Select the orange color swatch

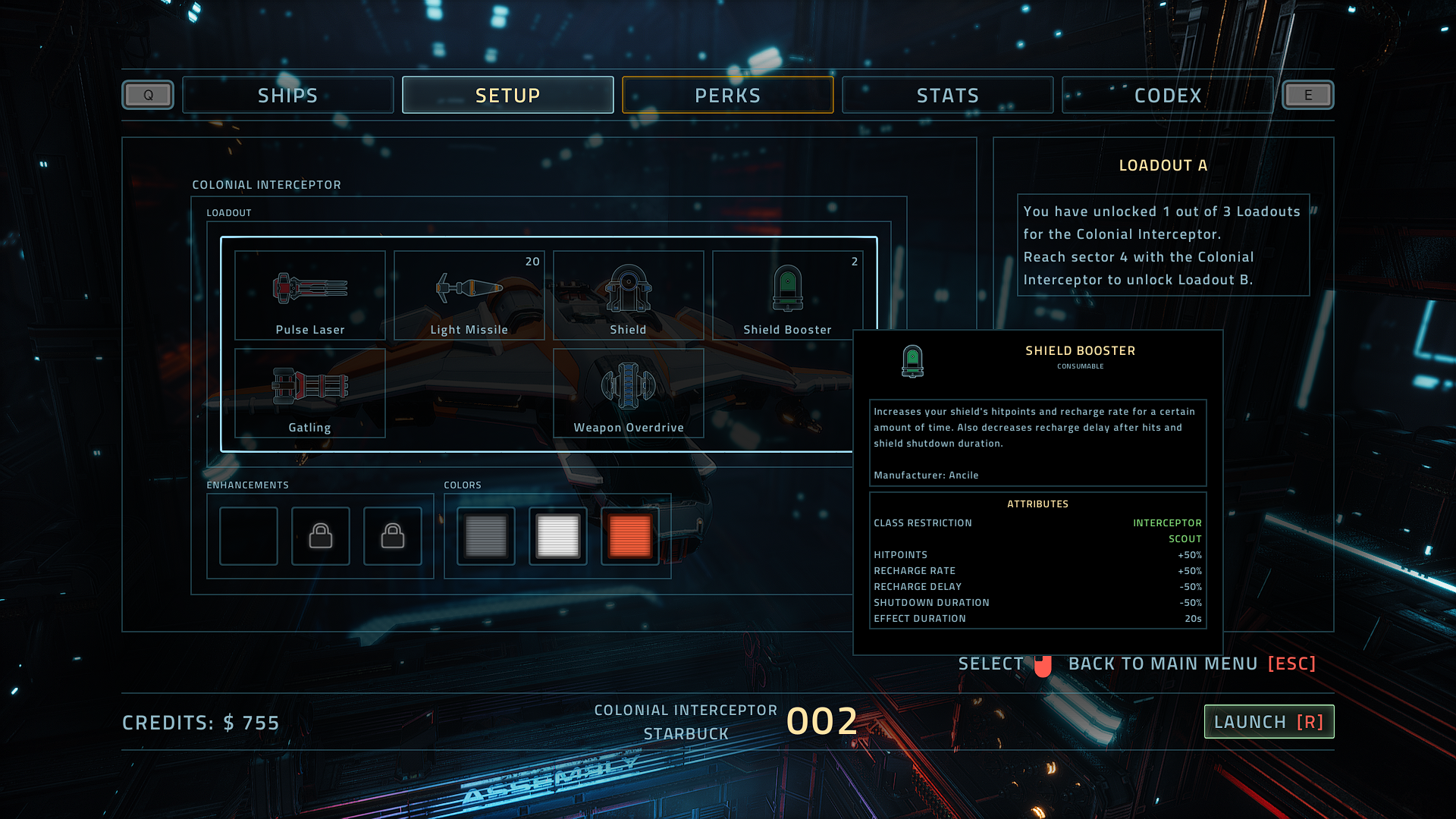click(629, 536)
